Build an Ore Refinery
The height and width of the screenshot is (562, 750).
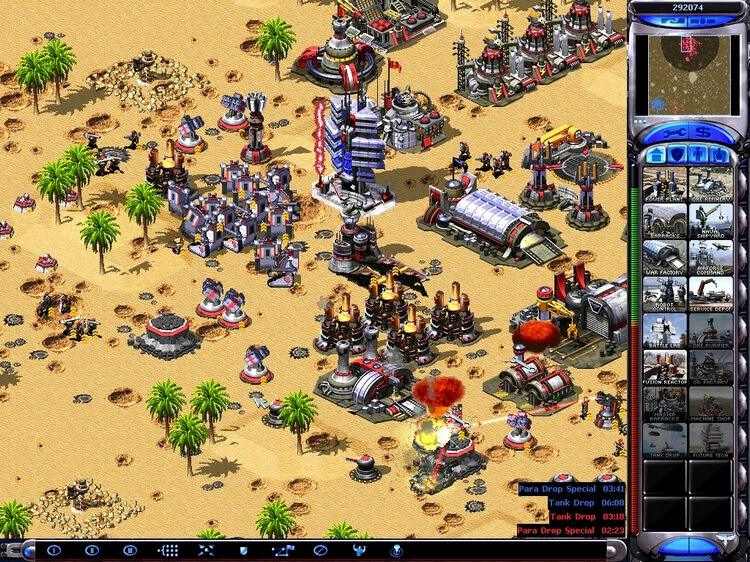tap(710, 183)
